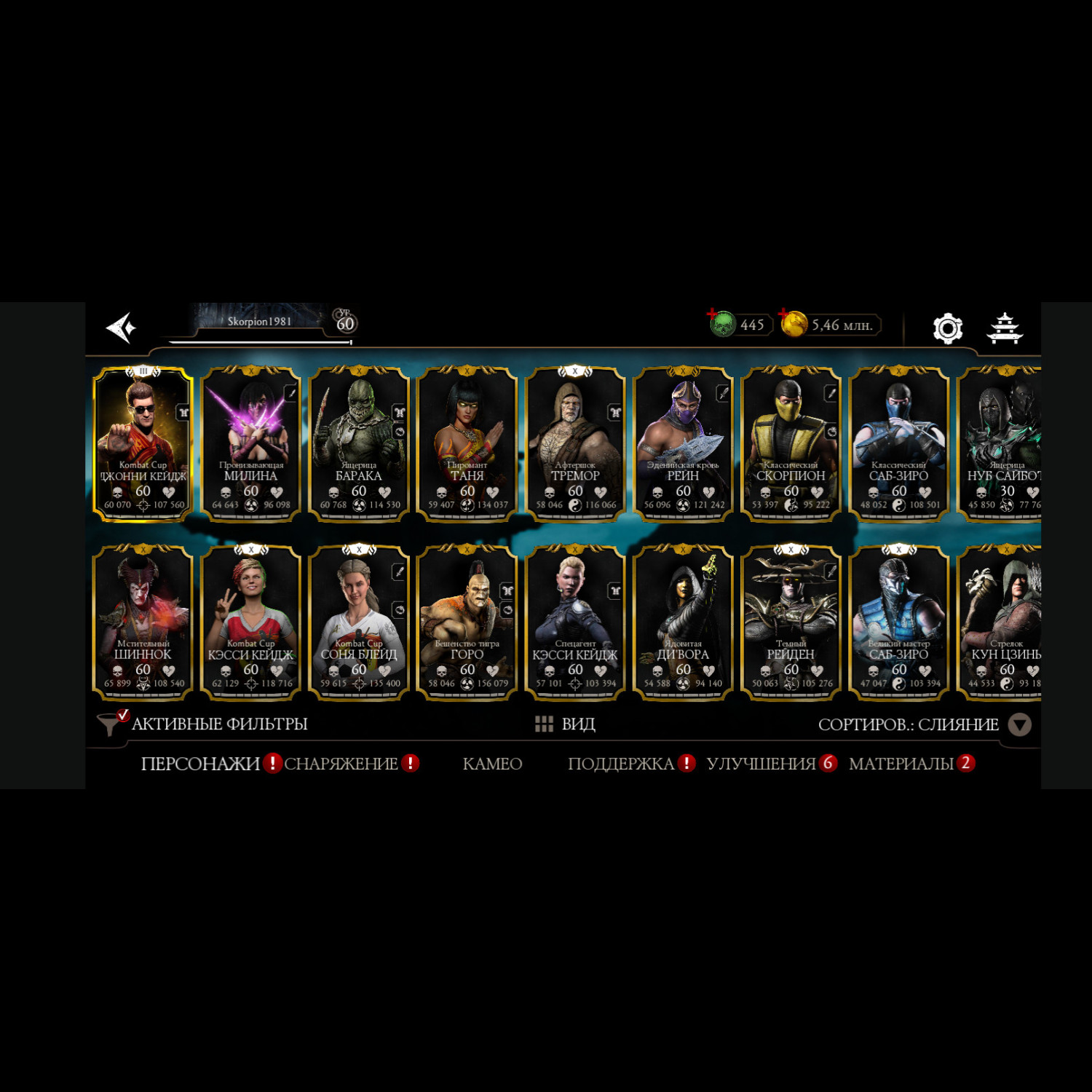Open the pagoda temple icon
This screenshot has height=1092, width=1092.
click(x=1004, y=328)
